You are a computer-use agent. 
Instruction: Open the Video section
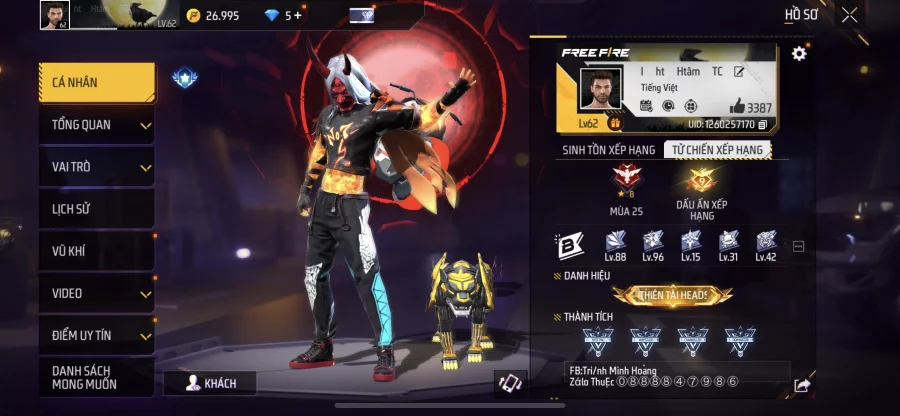click(x=97, y=293)
